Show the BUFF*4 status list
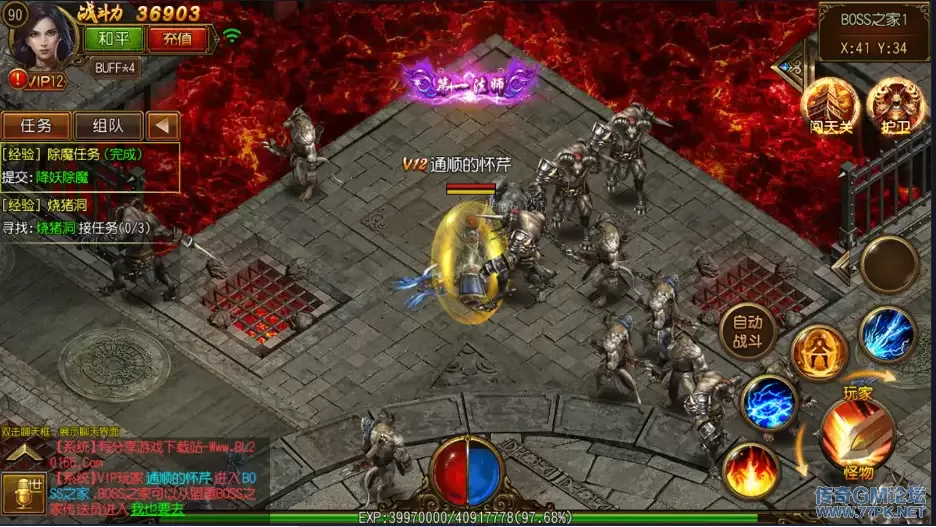The height and width of the screenshot is (527, 936). coord(116,68)
